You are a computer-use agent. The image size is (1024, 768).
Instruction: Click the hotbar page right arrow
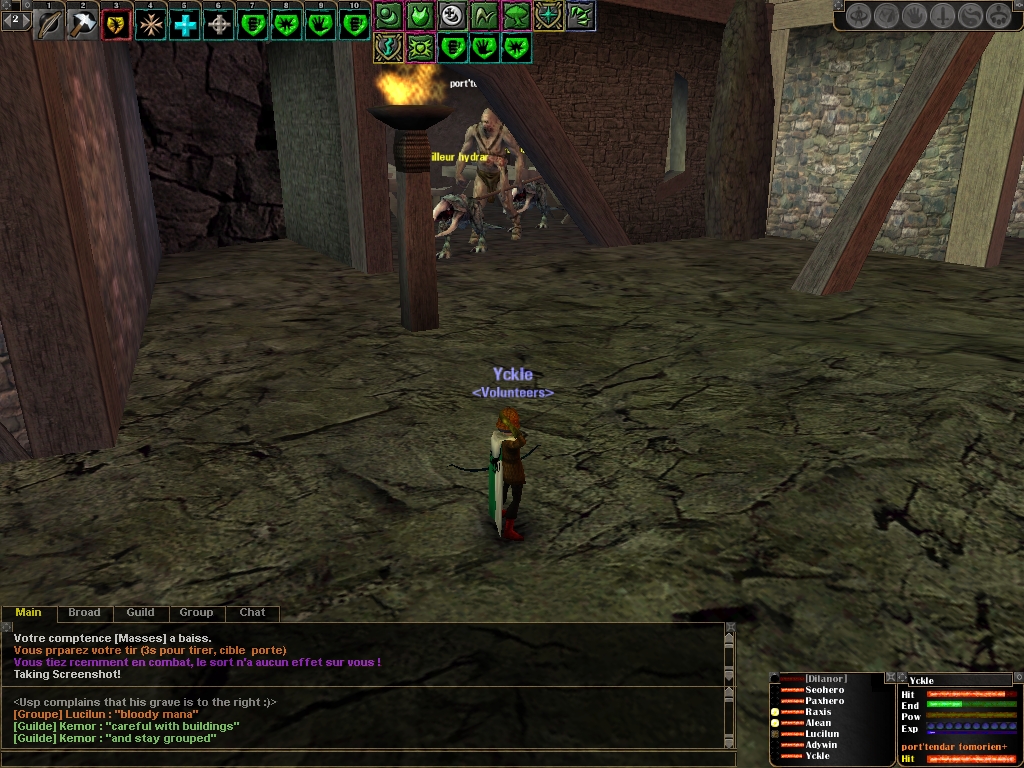click(x=28, y=18)
